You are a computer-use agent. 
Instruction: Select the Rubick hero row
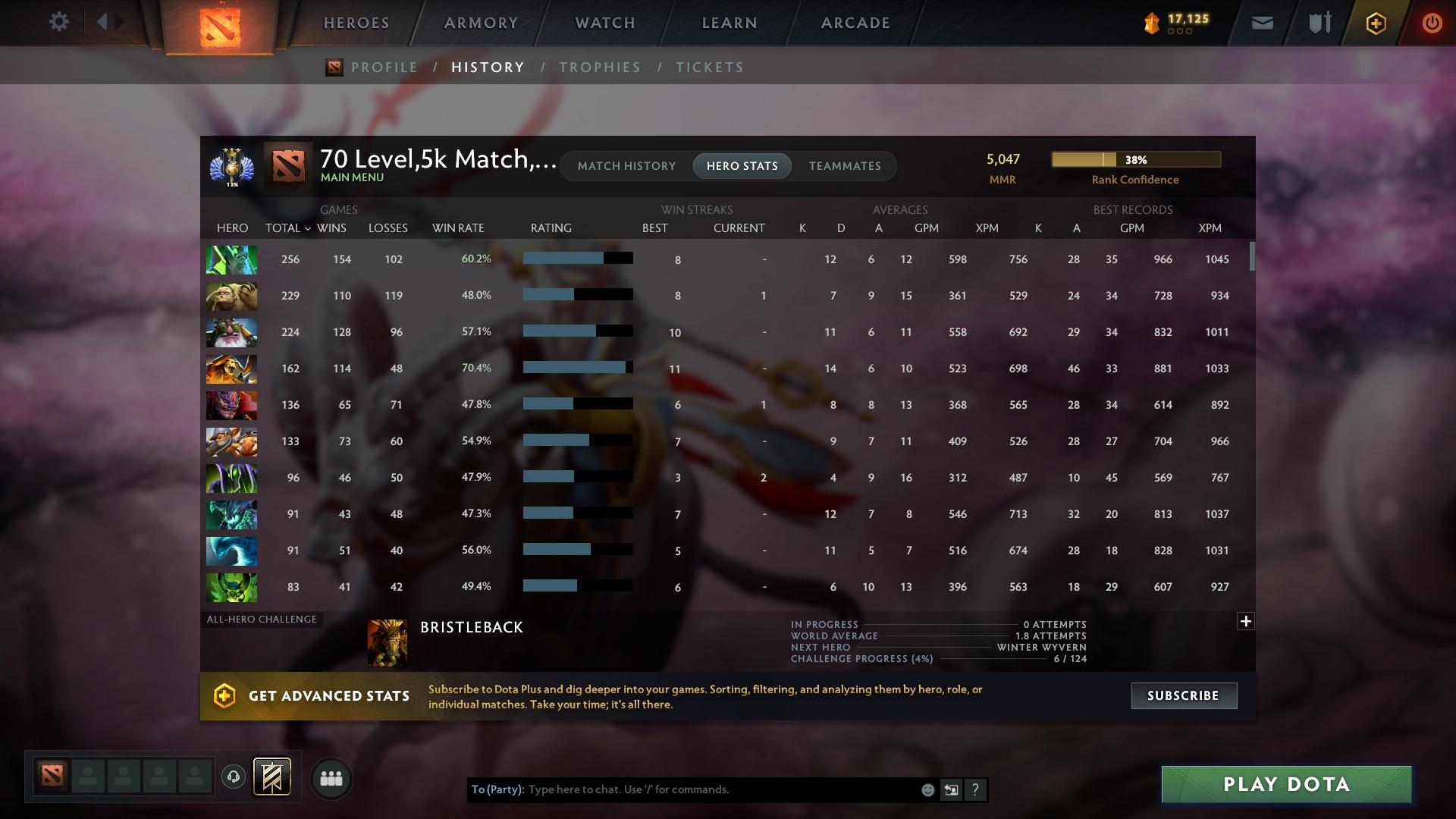tap(231, 478)
